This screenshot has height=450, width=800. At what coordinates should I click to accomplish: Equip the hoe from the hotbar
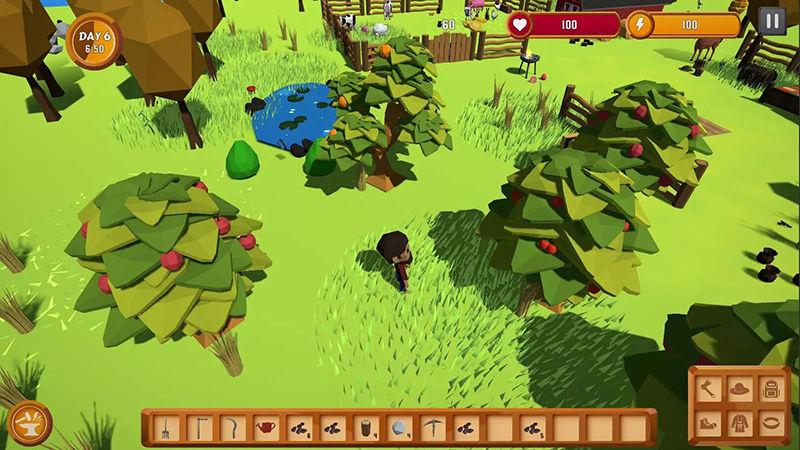tap(200, 428)
